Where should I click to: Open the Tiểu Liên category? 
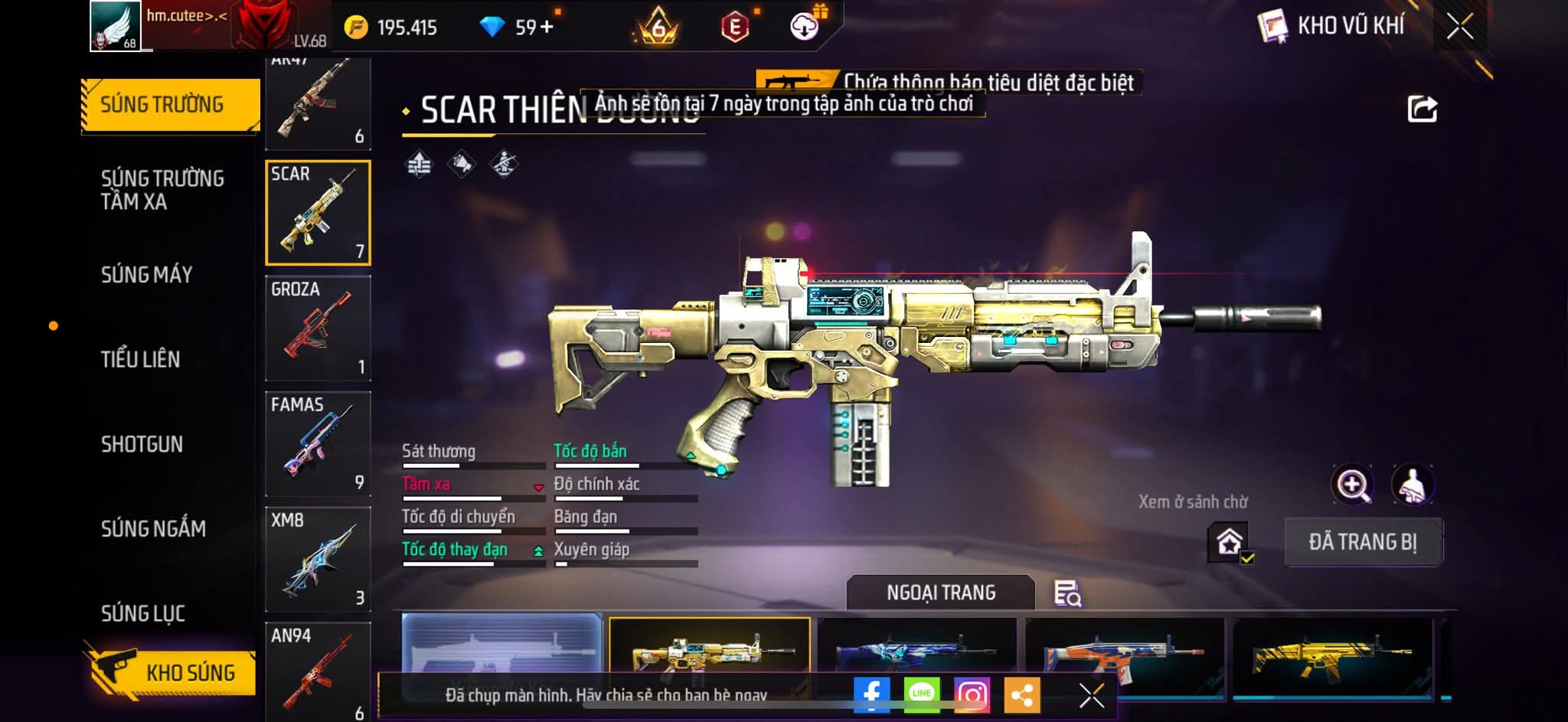(x=141, y=359)
